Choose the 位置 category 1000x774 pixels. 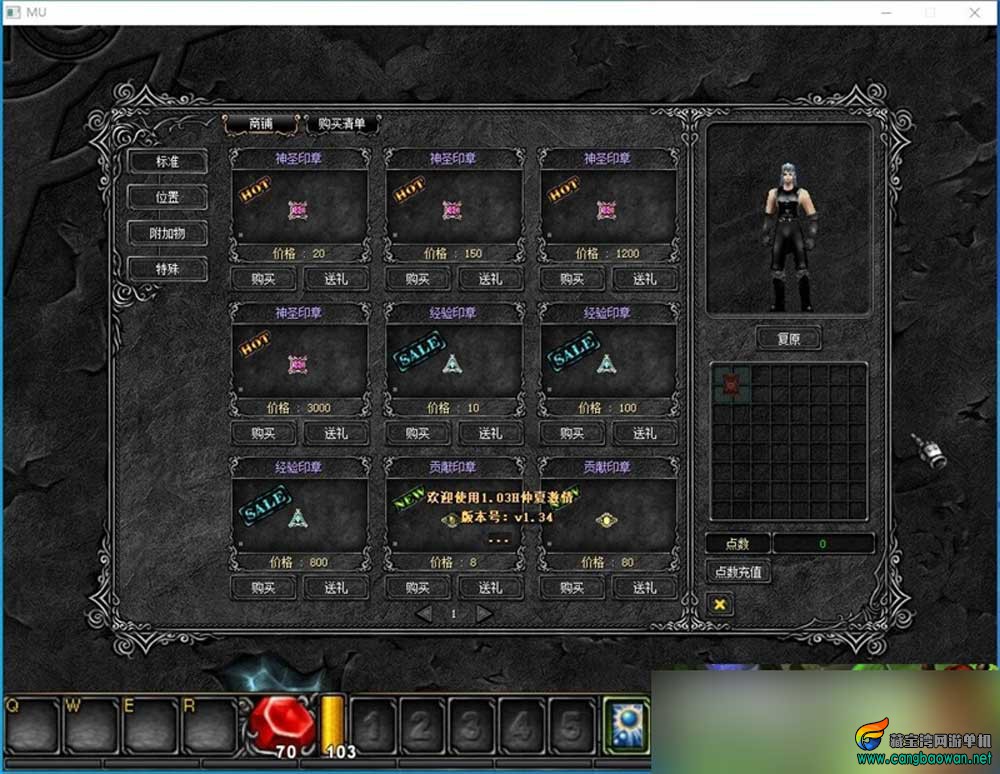(x=167, y=197)
